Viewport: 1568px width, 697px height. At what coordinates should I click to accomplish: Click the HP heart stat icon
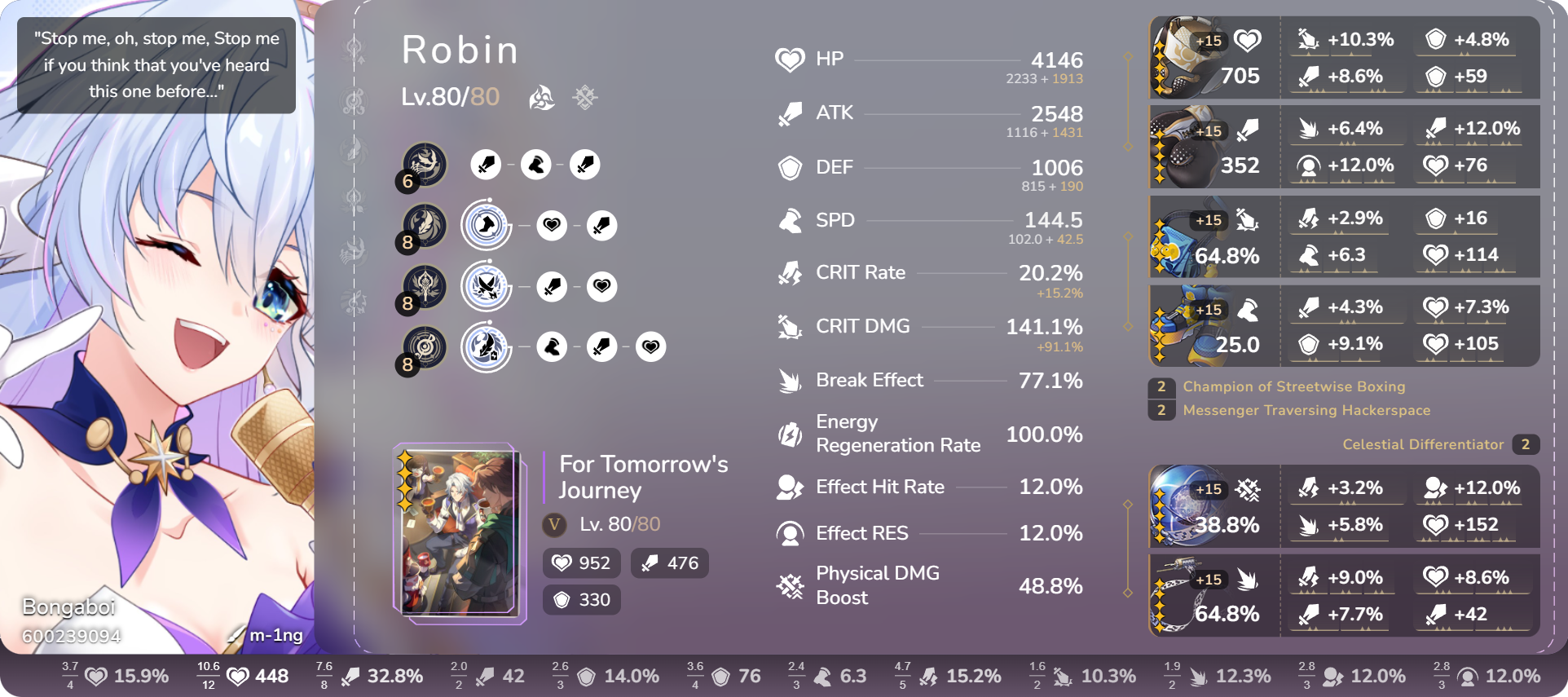[790, 59]
